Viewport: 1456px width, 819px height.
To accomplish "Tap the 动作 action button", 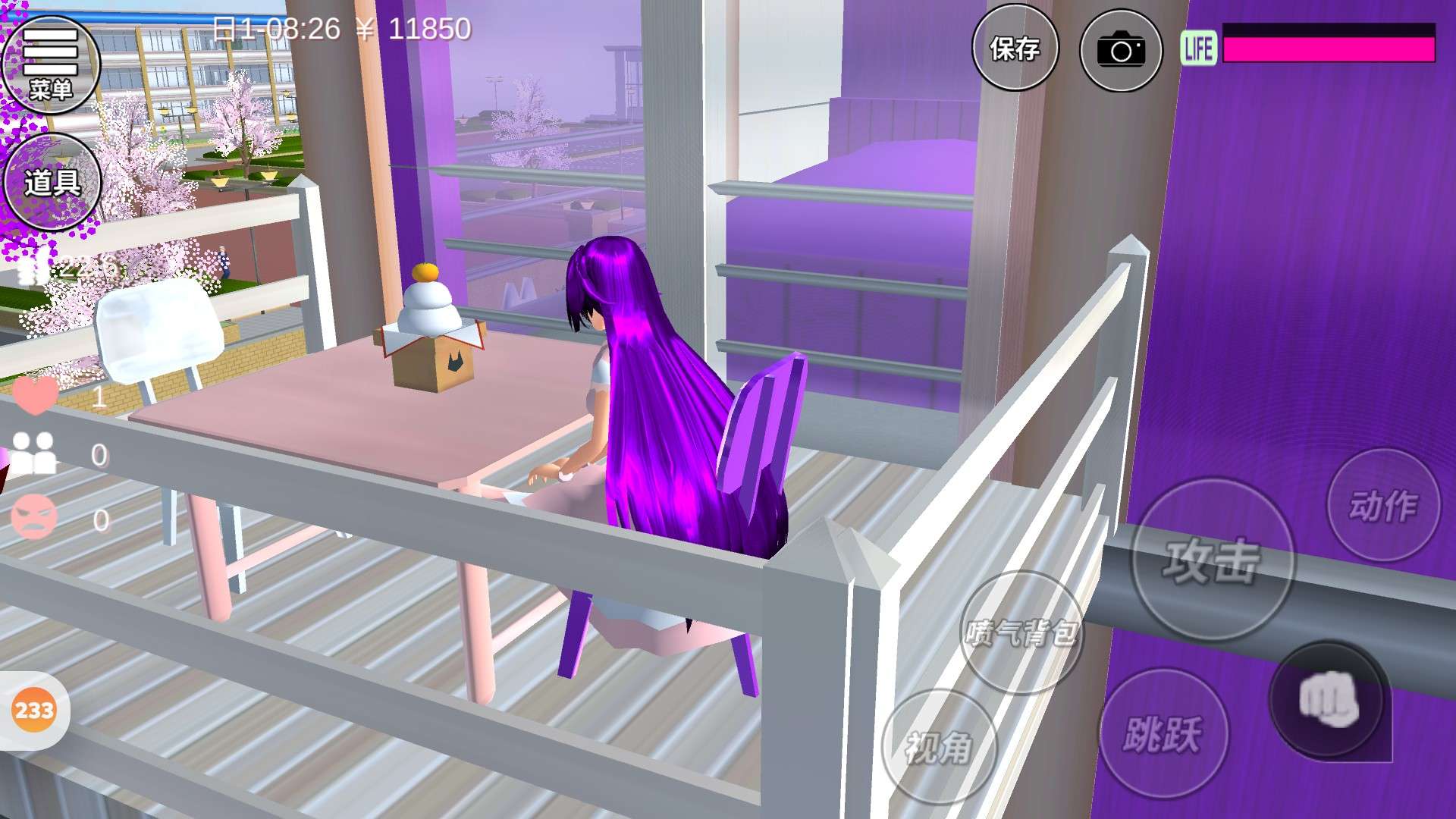I will tap(1383, 505).
